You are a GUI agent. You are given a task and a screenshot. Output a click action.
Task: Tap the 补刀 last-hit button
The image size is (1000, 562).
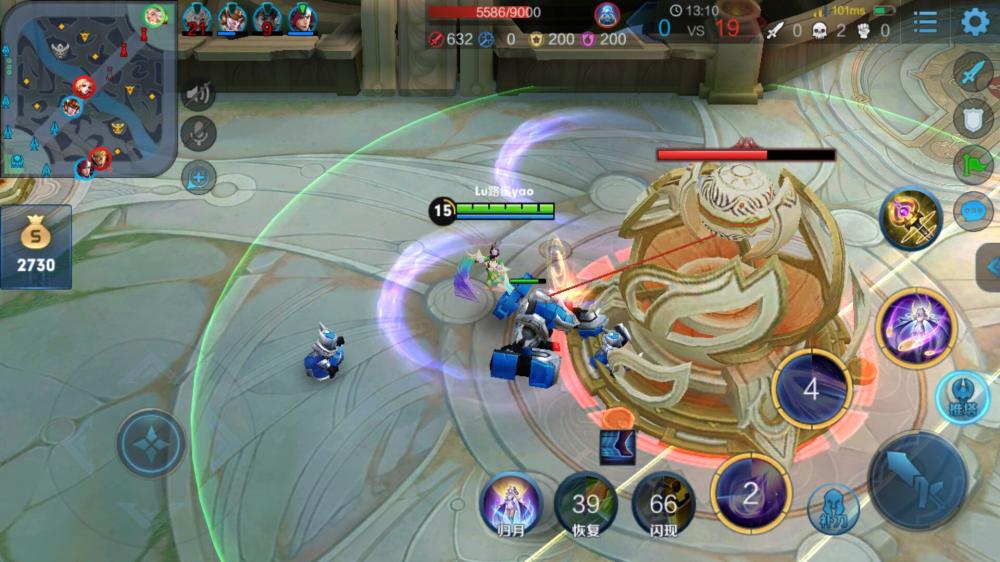pos(832,508)
